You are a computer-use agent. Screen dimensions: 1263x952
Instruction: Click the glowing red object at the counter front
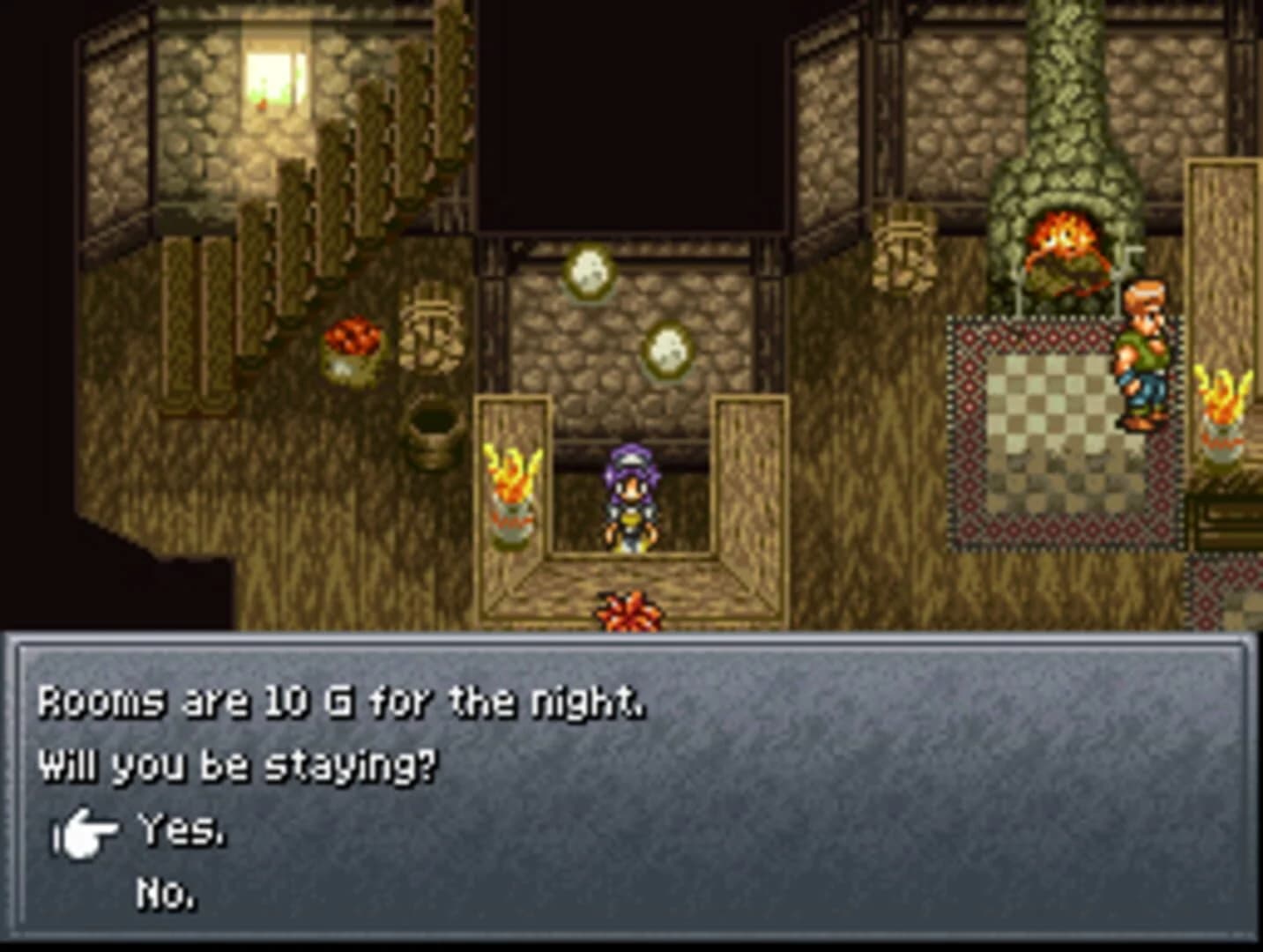click(628, 608)
